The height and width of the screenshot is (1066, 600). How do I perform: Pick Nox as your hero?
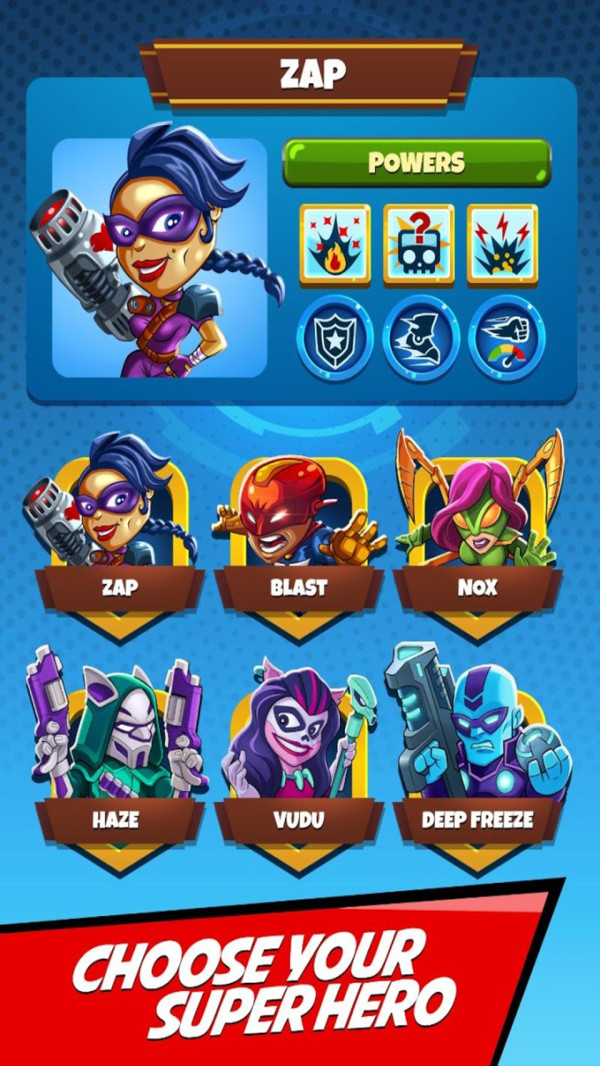[x=477, y=530]
